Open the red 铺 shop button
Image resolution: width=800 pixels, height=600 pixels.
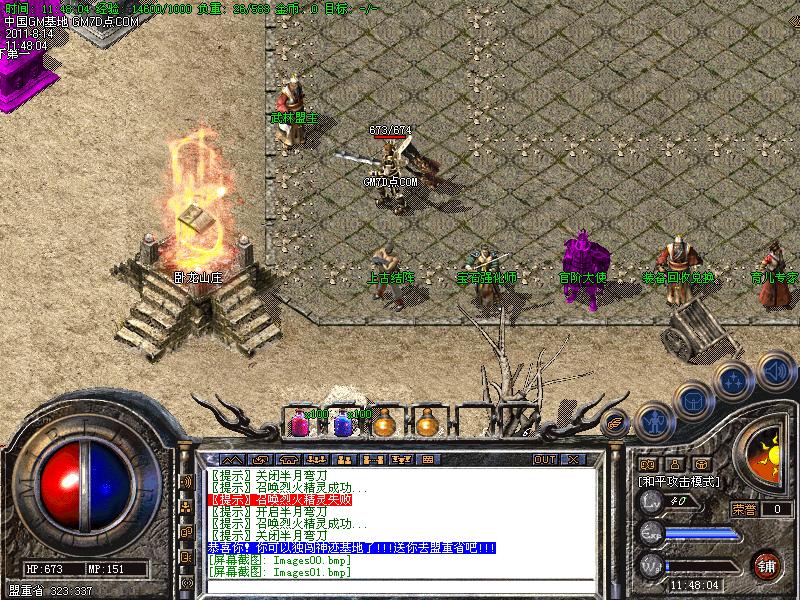768,565
